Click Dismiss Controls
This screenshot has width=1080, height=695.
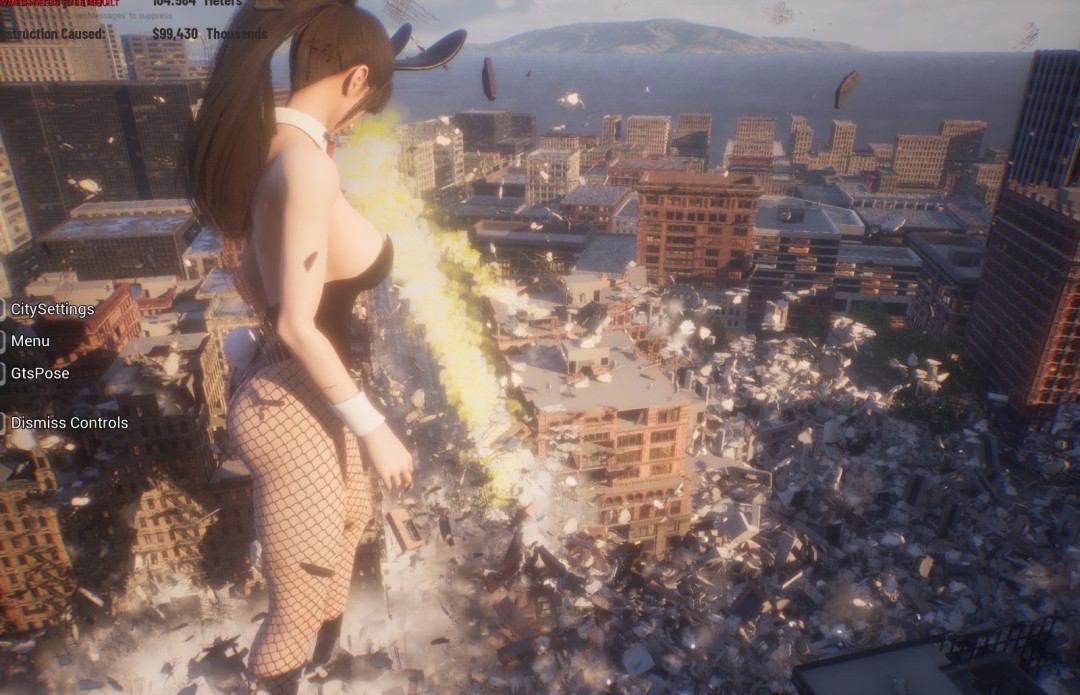[x=69, y=423]
